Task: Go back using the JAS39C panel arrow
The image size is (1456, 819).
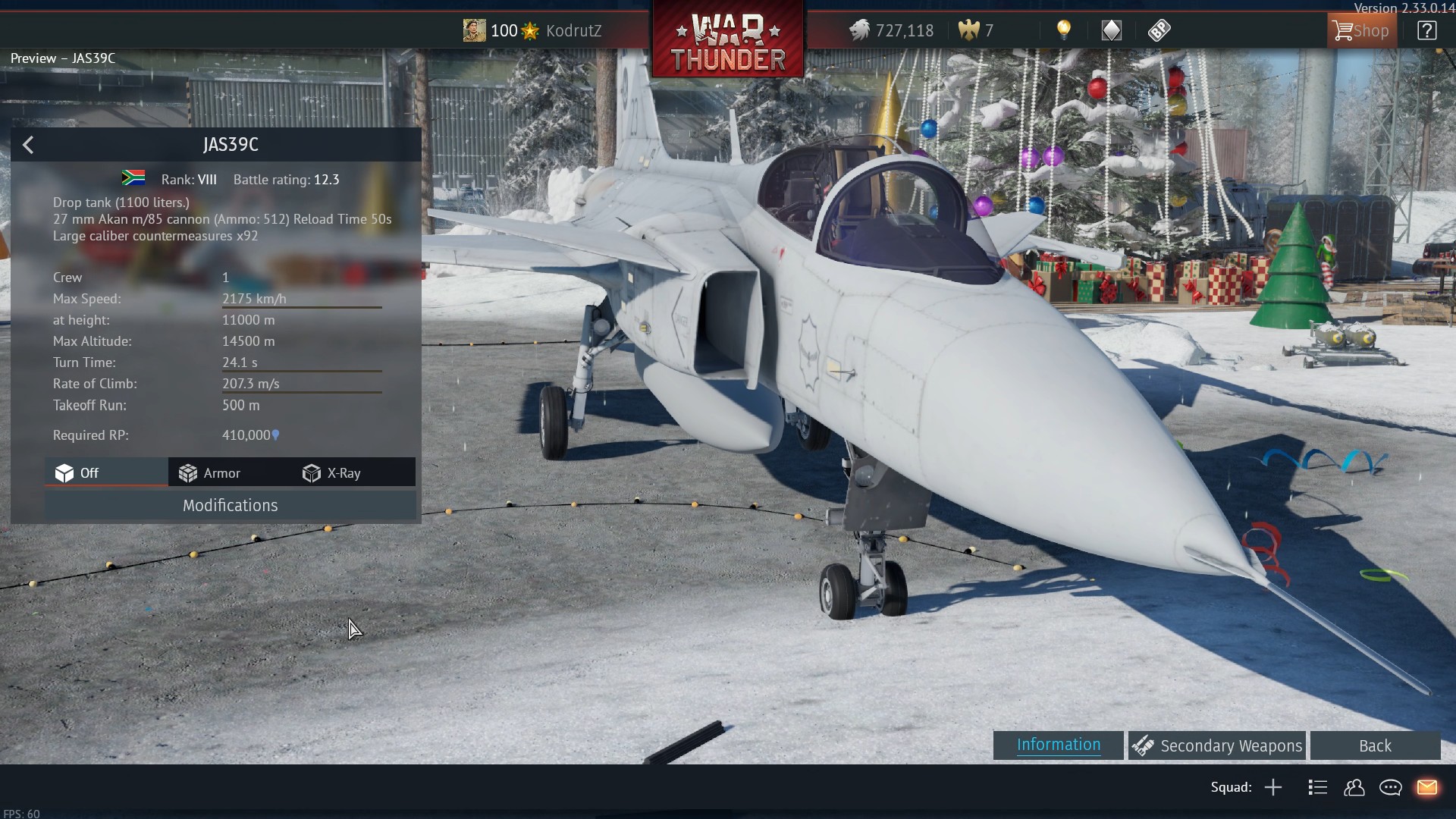Action: pos(28,145)
